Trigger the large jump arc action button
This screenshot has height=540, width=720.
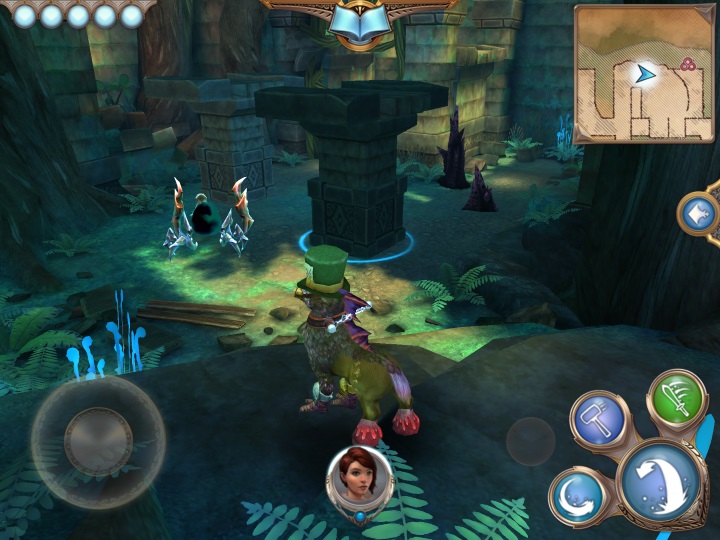(x=661, y=484)
